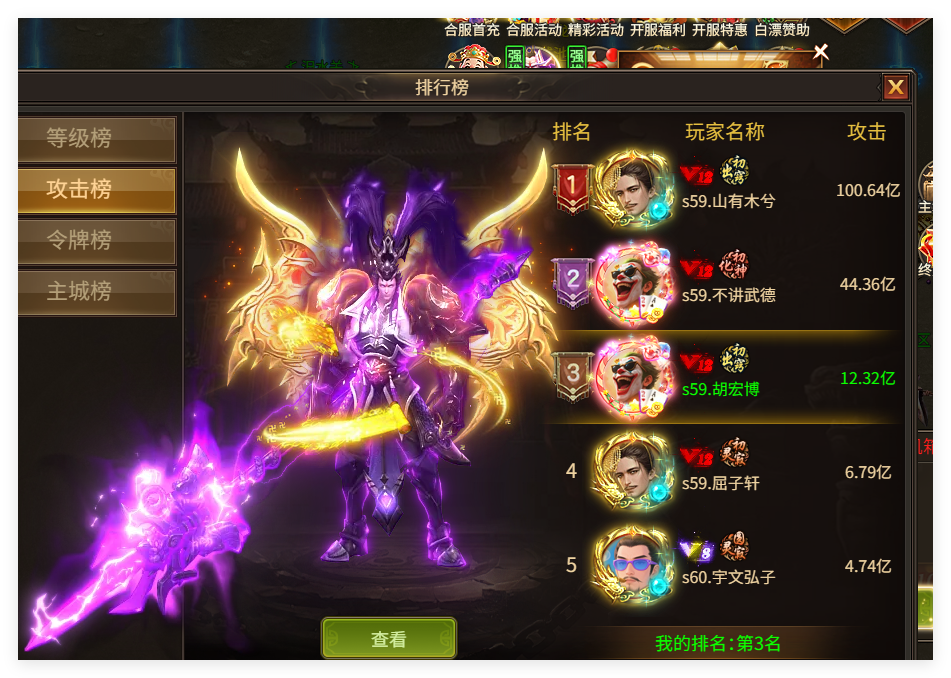Open the 白漂赞助 menu

pos(782,30)
